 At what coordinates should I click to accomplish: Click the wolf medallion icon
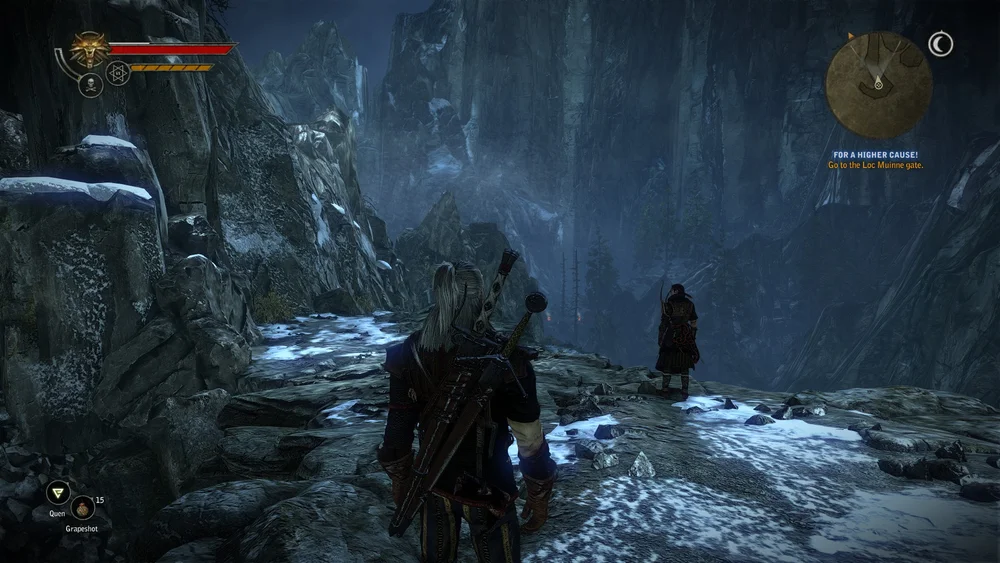[90, 49]
